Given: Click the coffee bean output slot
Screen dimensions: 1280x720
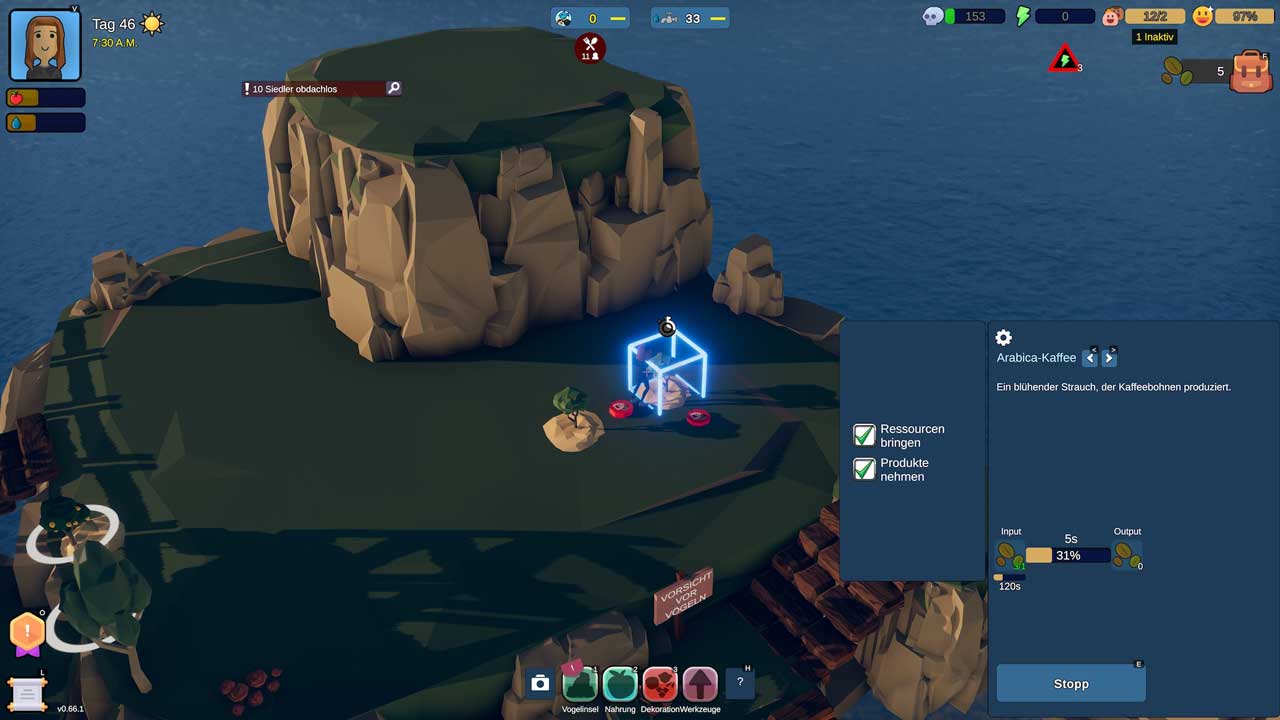Looking at the screenshot, I should [x=1126, y=555].
